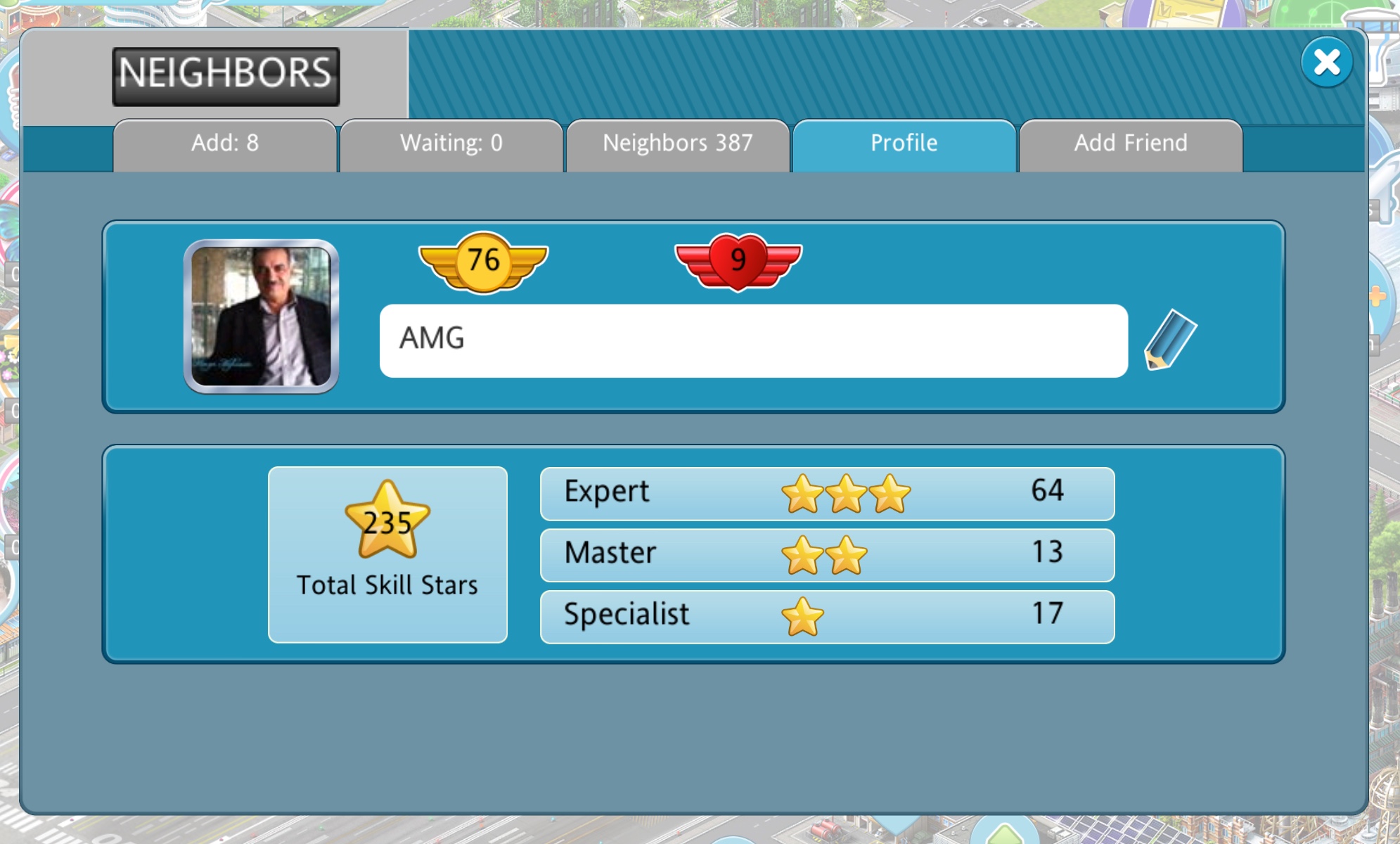Click the AMG name text field
1400x844 pixels.
[753, 340]
